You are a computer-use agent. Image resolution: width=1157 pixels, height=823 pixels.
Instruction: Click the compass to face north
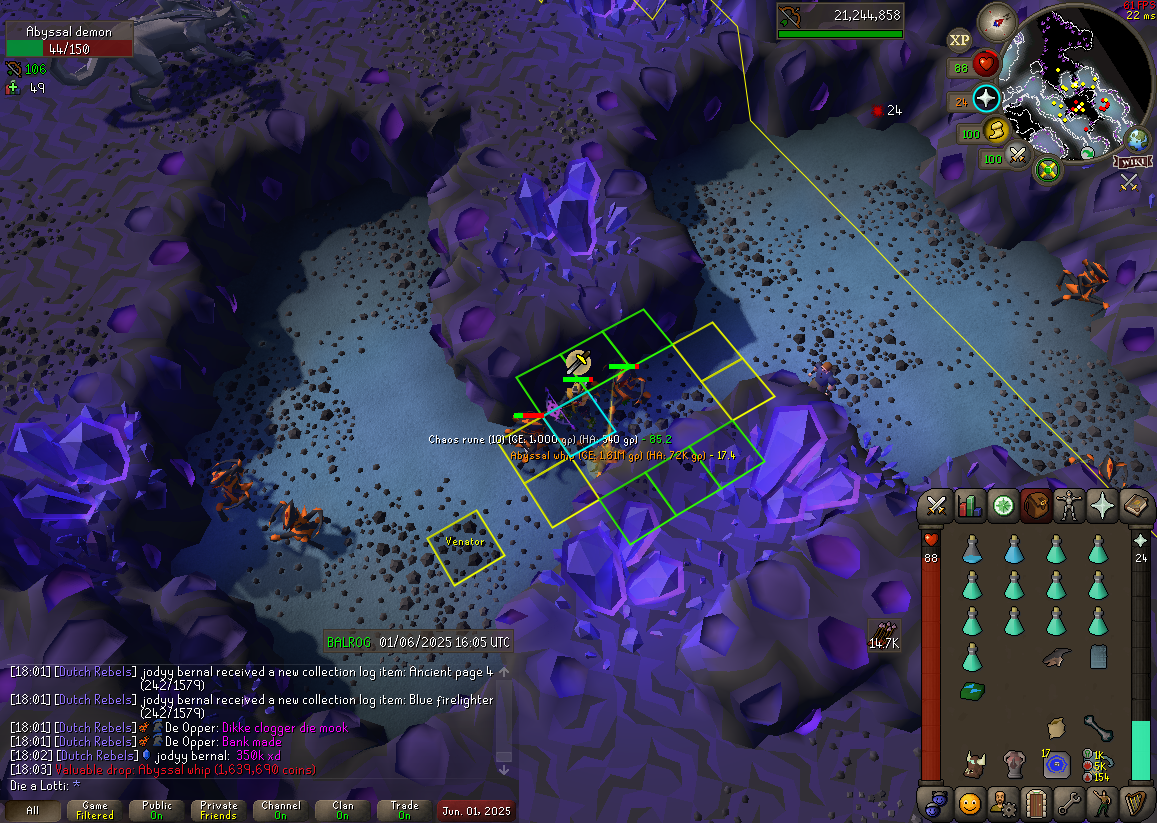point(996,19)
